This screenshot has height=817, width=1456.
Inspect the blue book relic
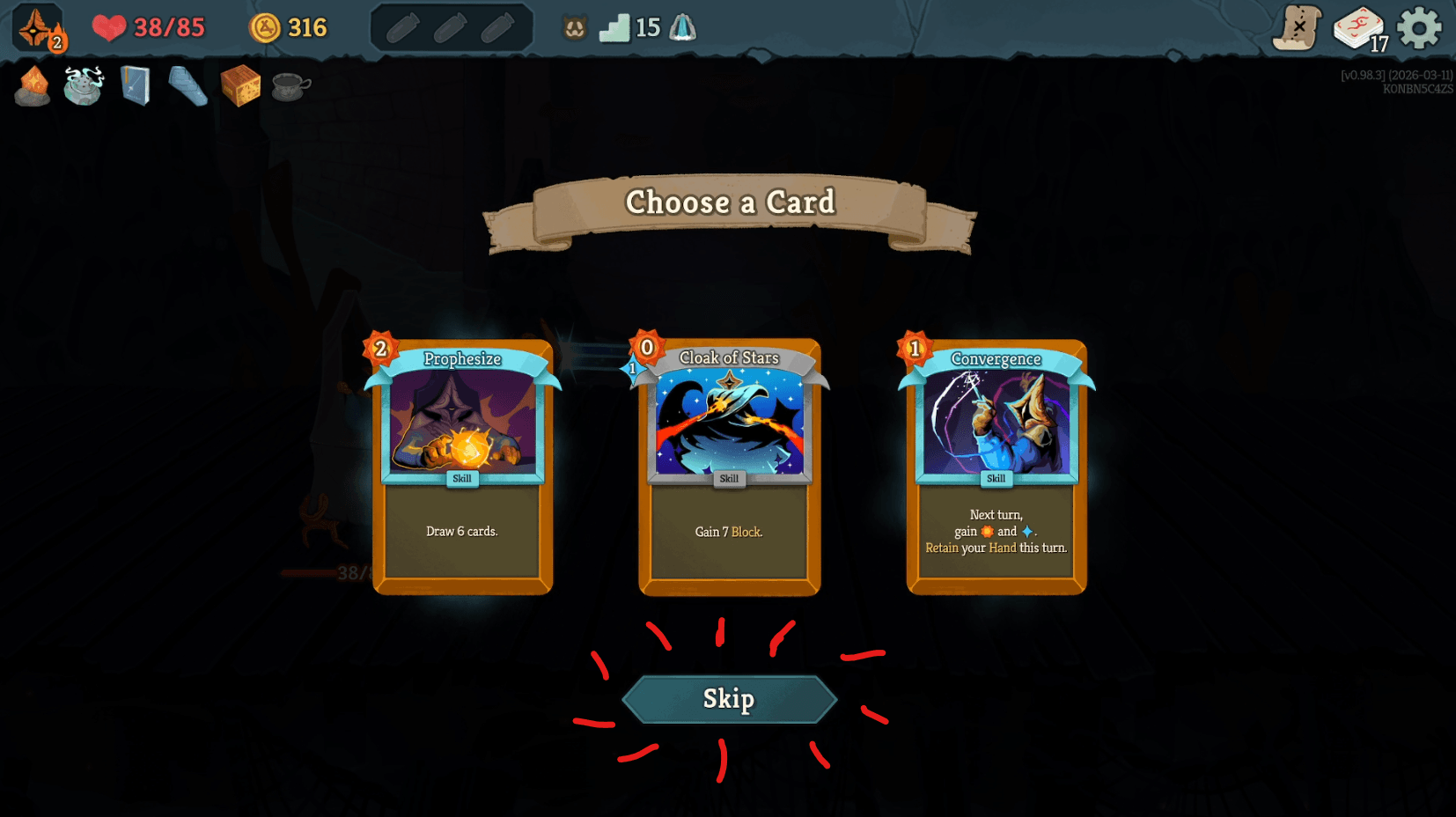pos(136,86)
